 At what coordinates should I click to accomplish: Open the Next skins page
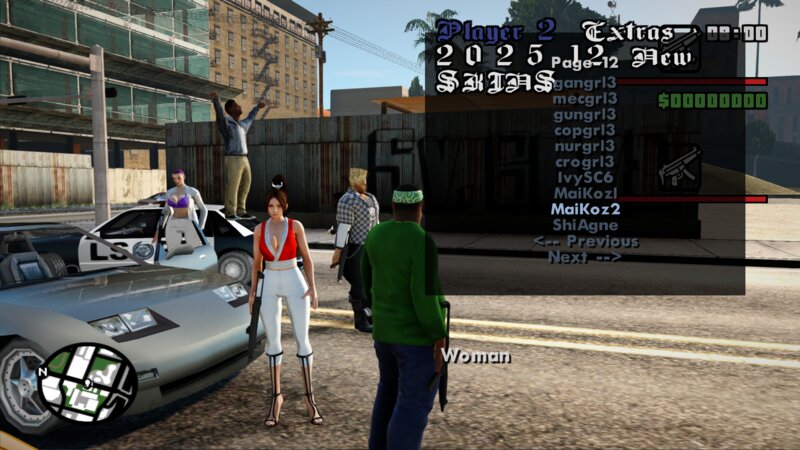click(585, 257)
